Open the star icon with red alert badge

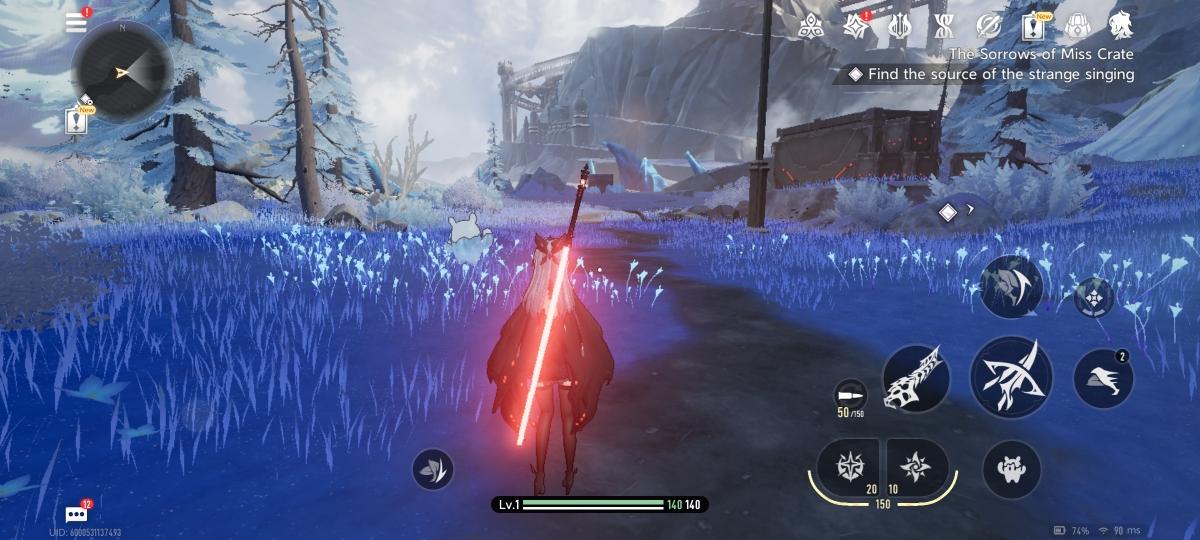pyautogui.click(x=856, y=27)
